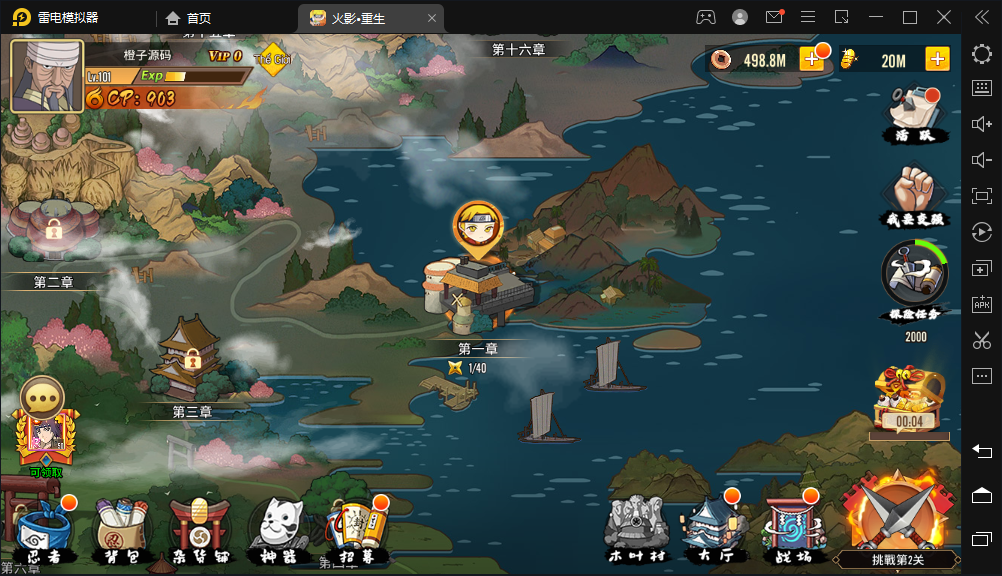Screen dimensions: 1002x576
Task: Open the 背包 backpack
Action: tap(120, 530)
